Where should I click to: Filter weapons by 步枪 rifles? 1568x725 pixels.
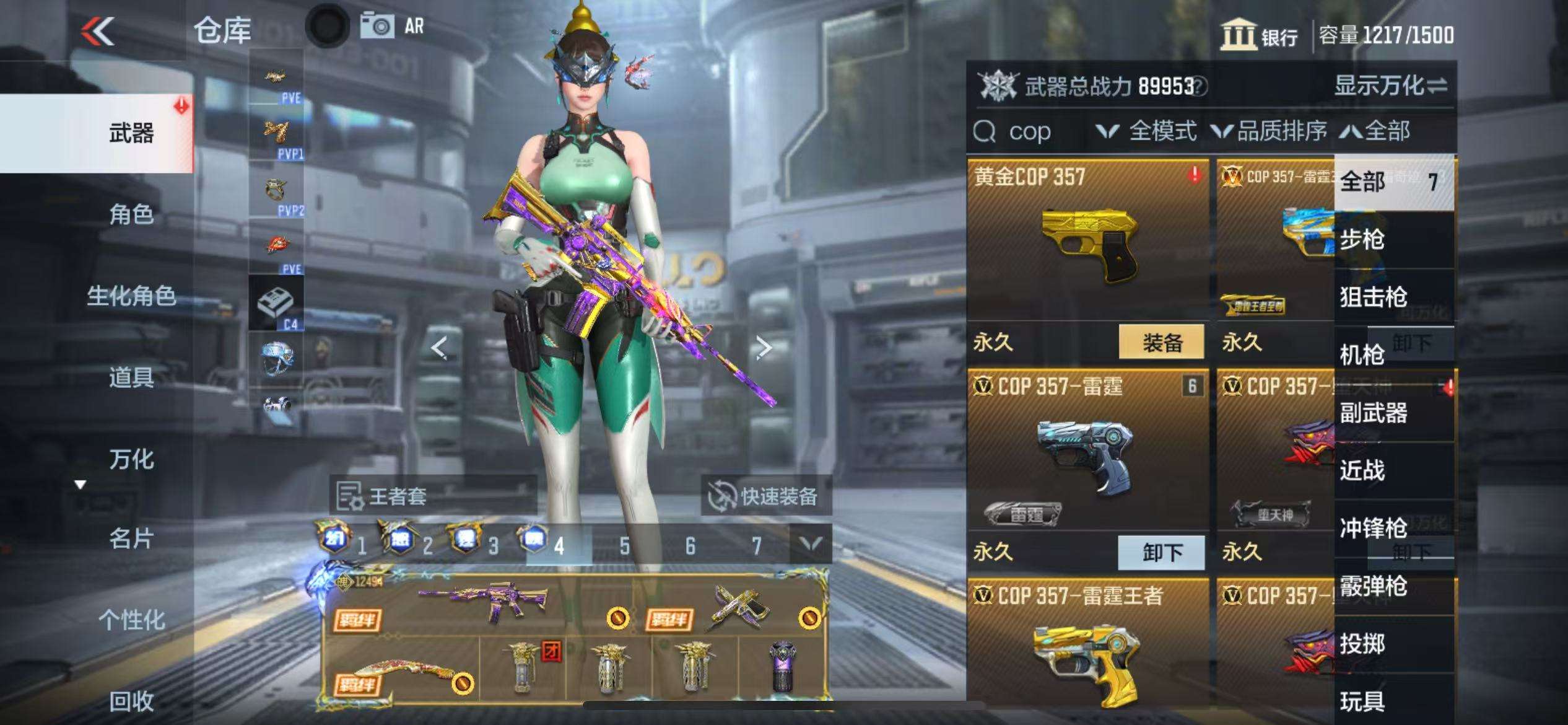1362,239
